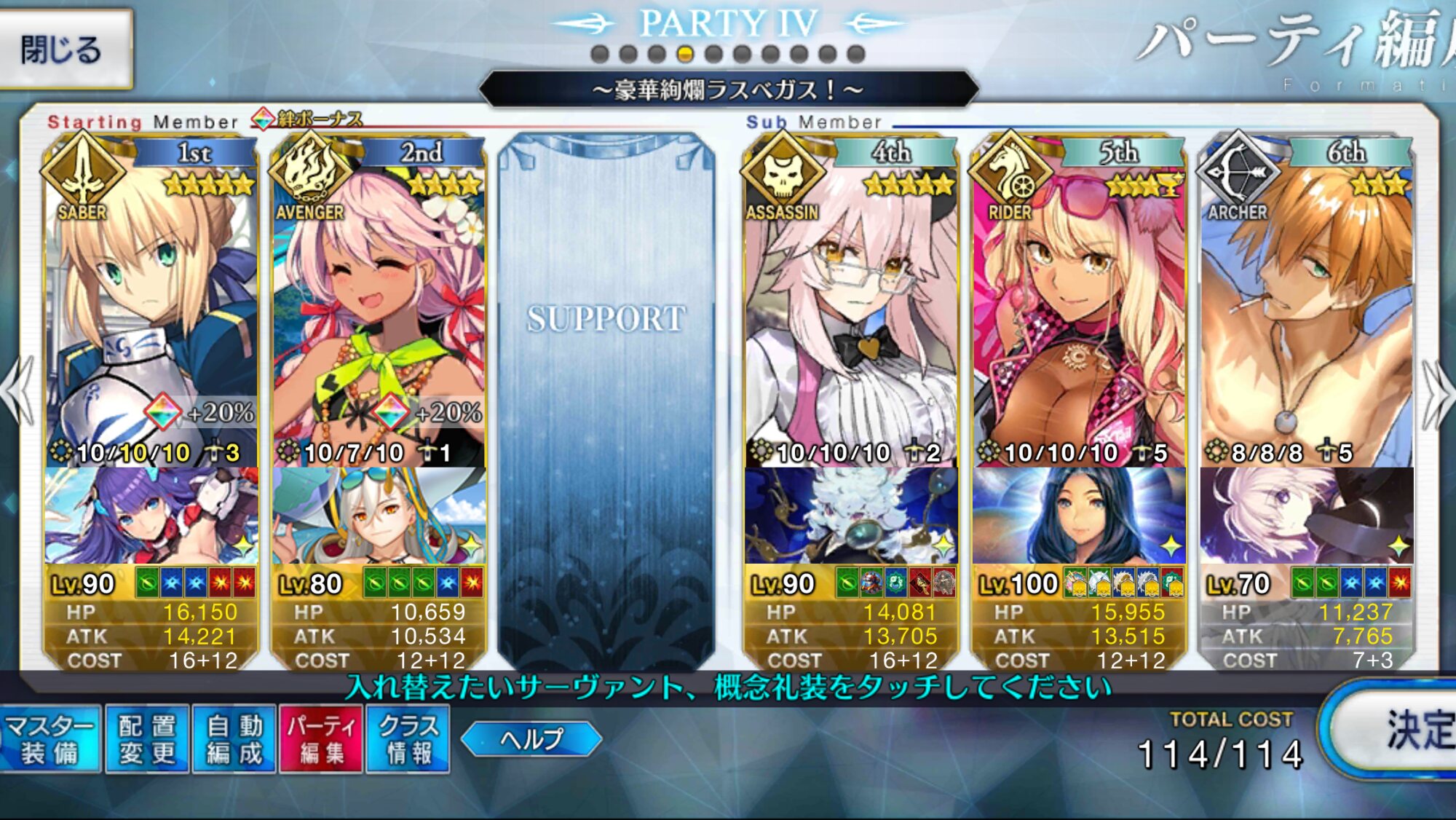Select the 2nd slot Avenger servant card
1456x820 pixels.
point(379,306)
